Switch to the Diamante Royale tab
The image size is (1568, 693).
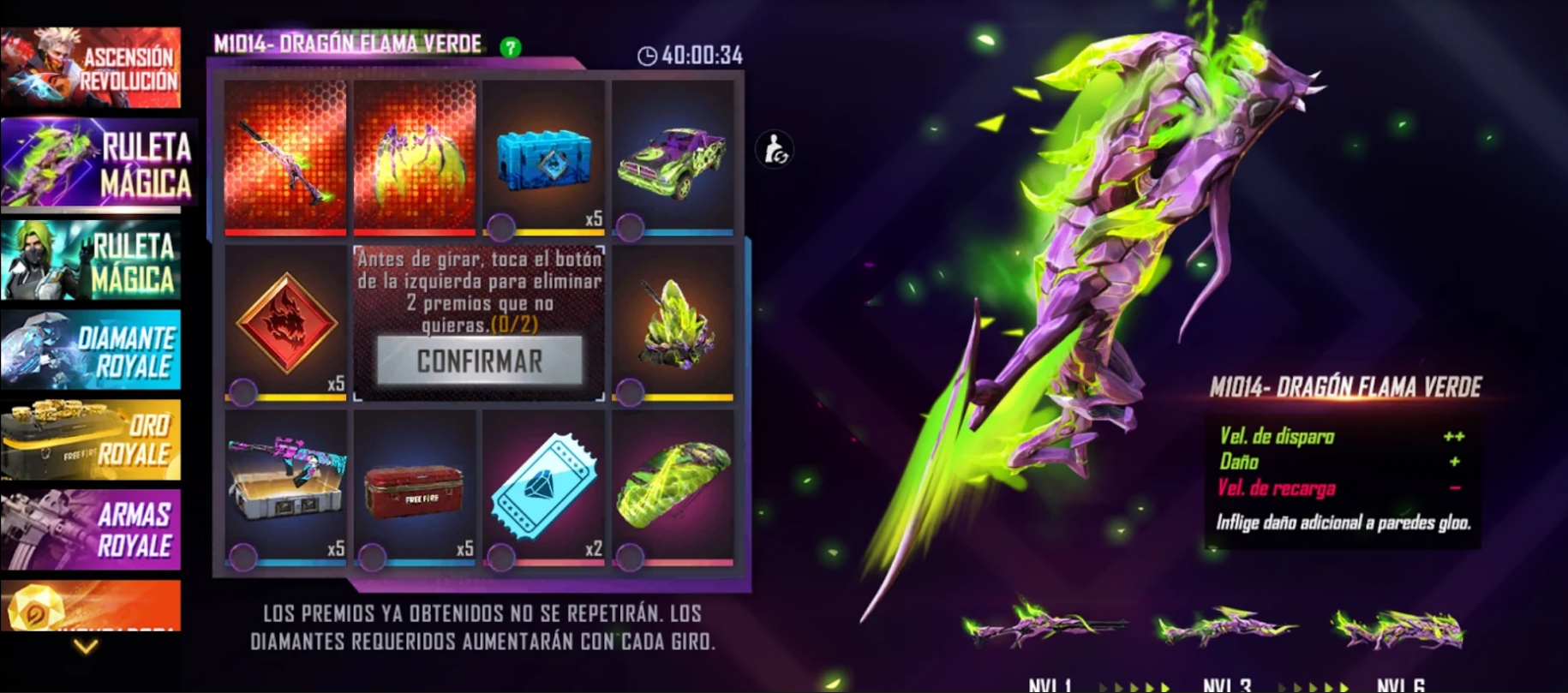[91, 350]
